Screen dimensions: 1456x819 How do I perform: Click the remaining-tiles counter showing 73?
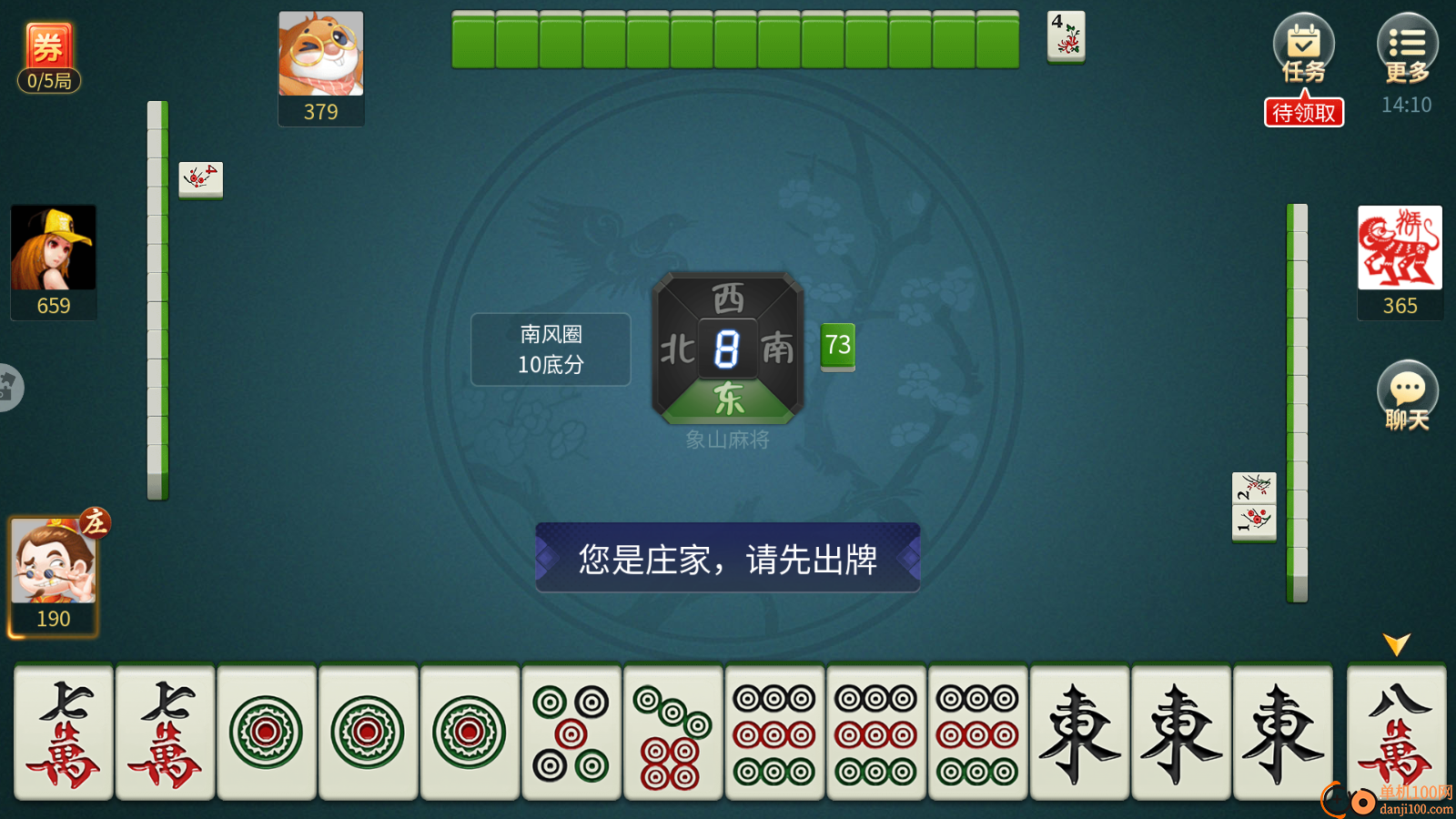point(837,346)
